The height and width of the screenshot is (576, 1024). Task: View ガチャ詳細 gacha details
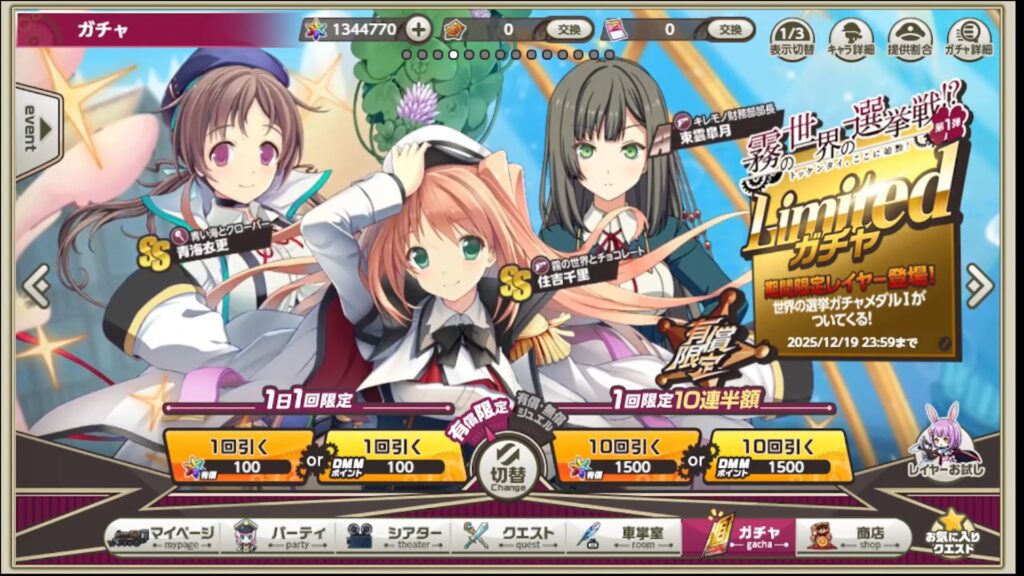click(x=968, y=37)
